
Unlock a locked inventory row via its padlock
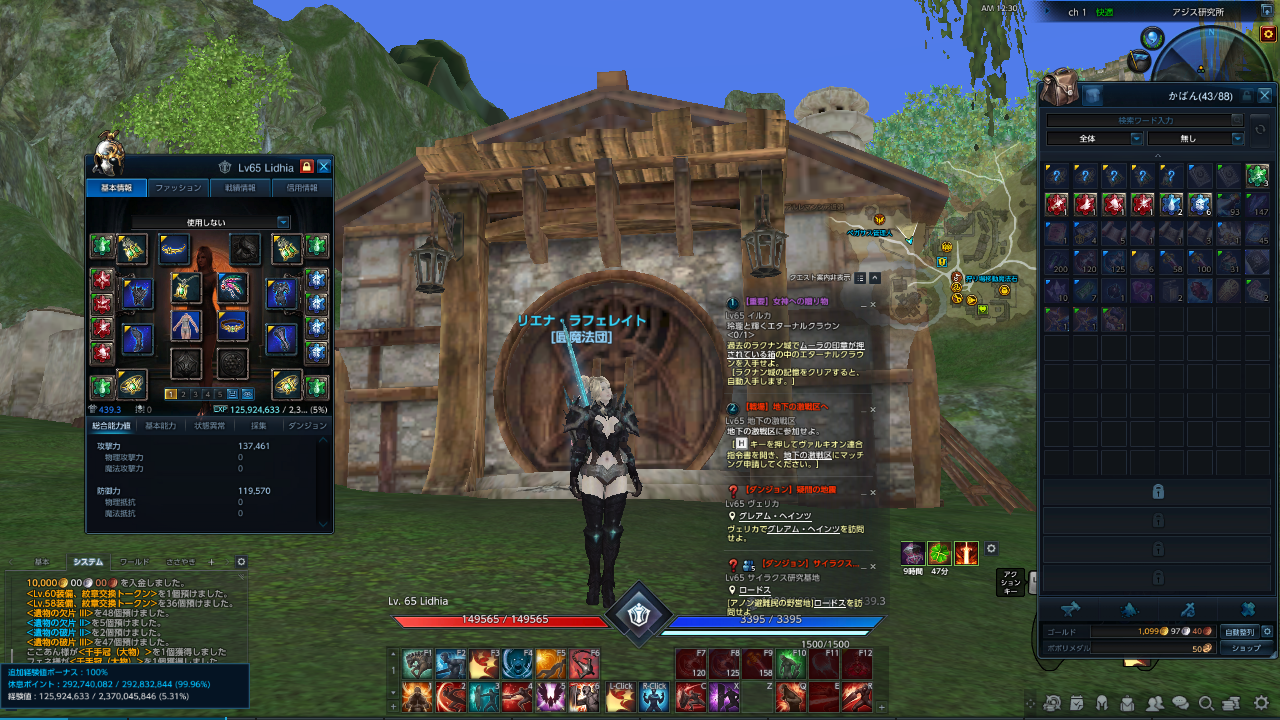tap(1158, 493)
